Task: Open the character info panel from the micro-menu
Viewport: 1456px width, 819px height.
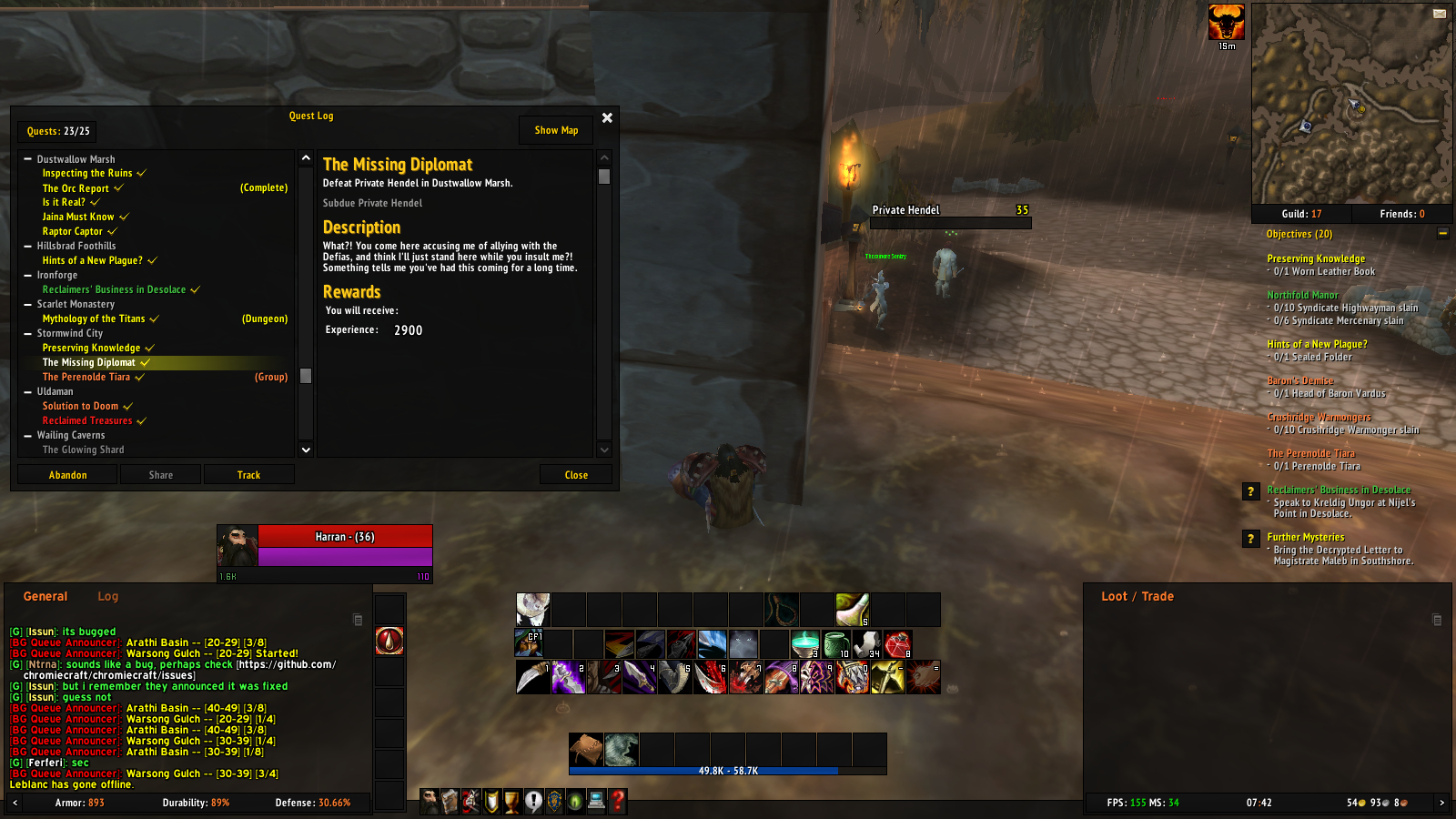Action: (430, 803)
